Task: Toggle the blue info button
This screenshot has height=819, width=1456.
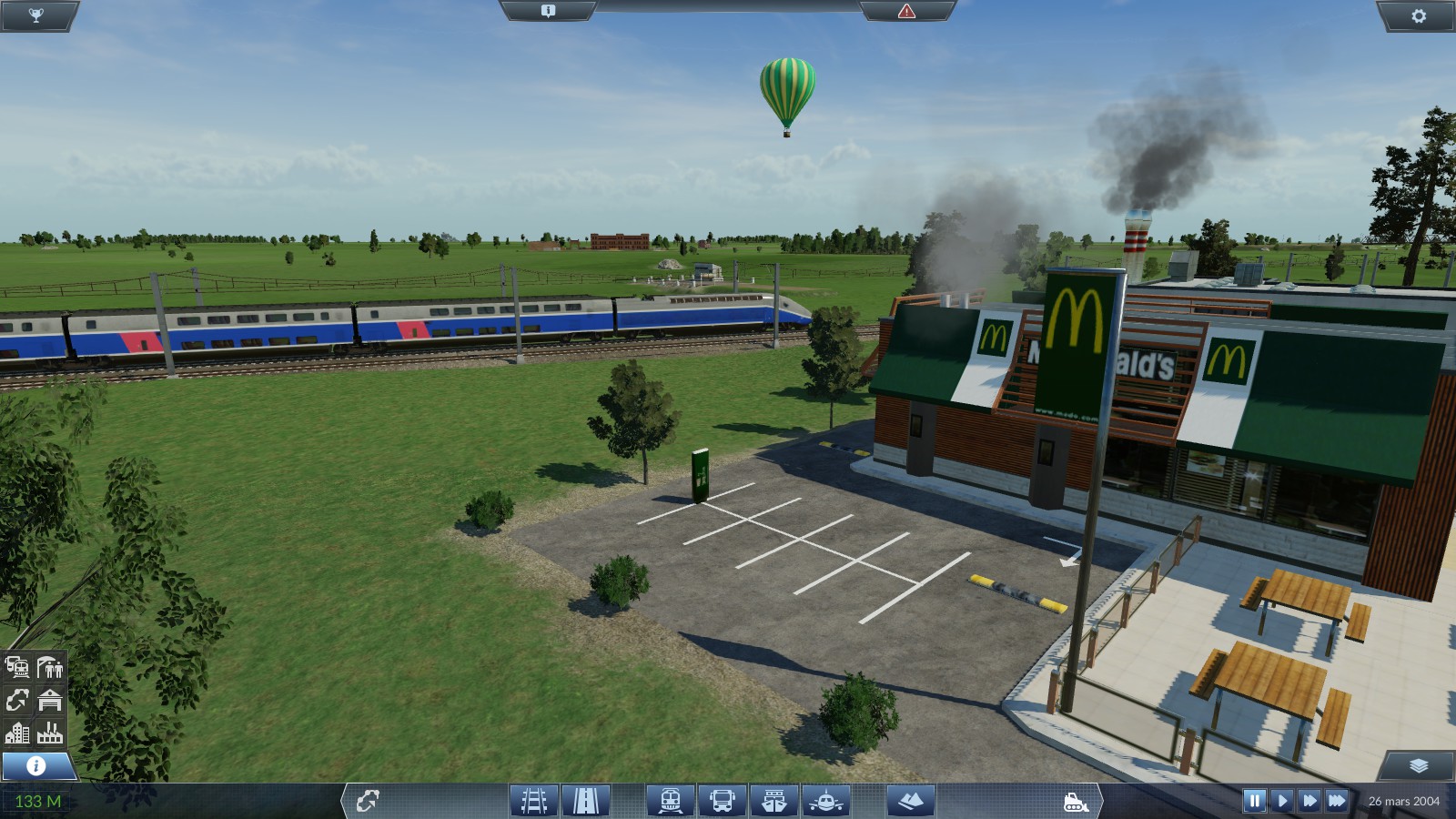Action: 36,765
